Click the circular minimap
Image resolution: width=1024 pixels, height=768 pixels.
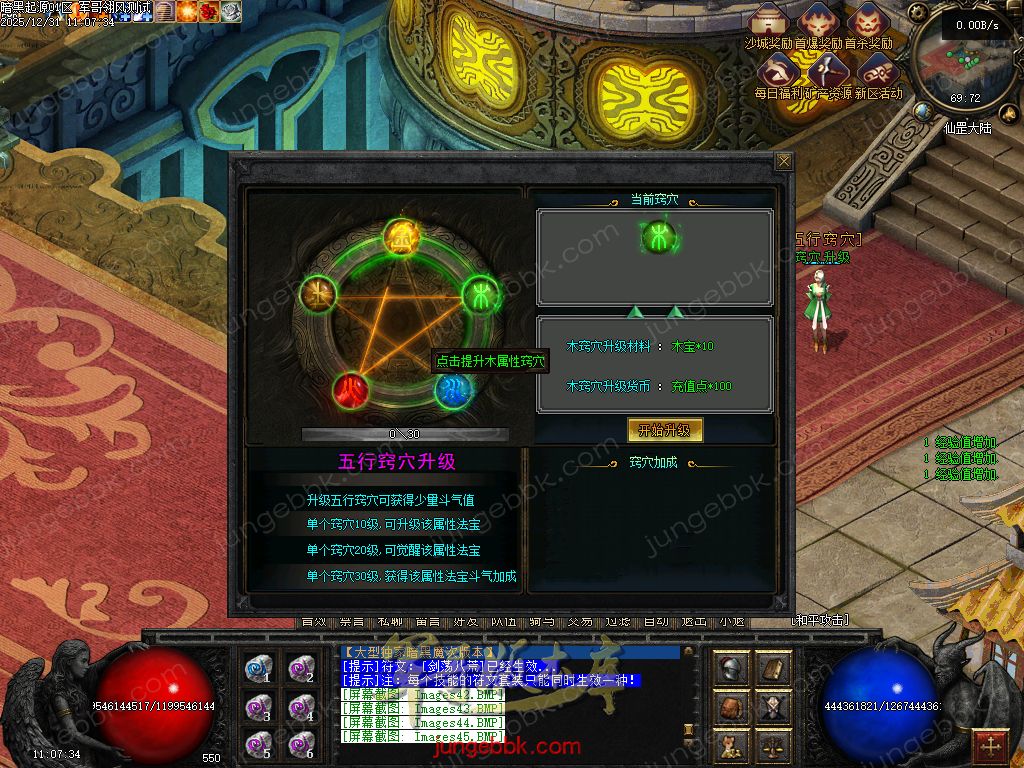967,62
